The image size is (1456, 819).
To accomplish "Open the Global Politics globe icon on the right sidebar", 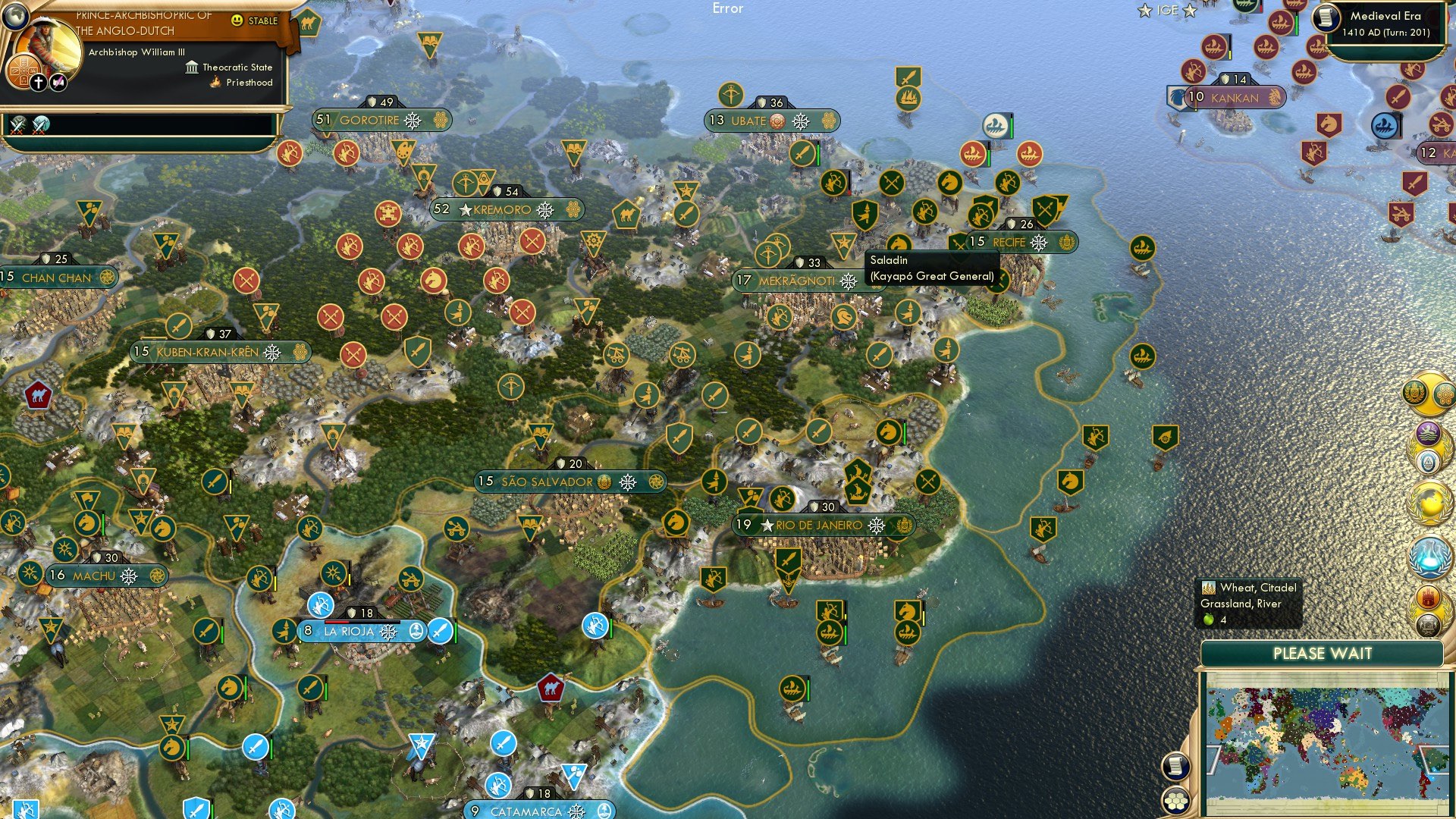I will point(1430,502).
